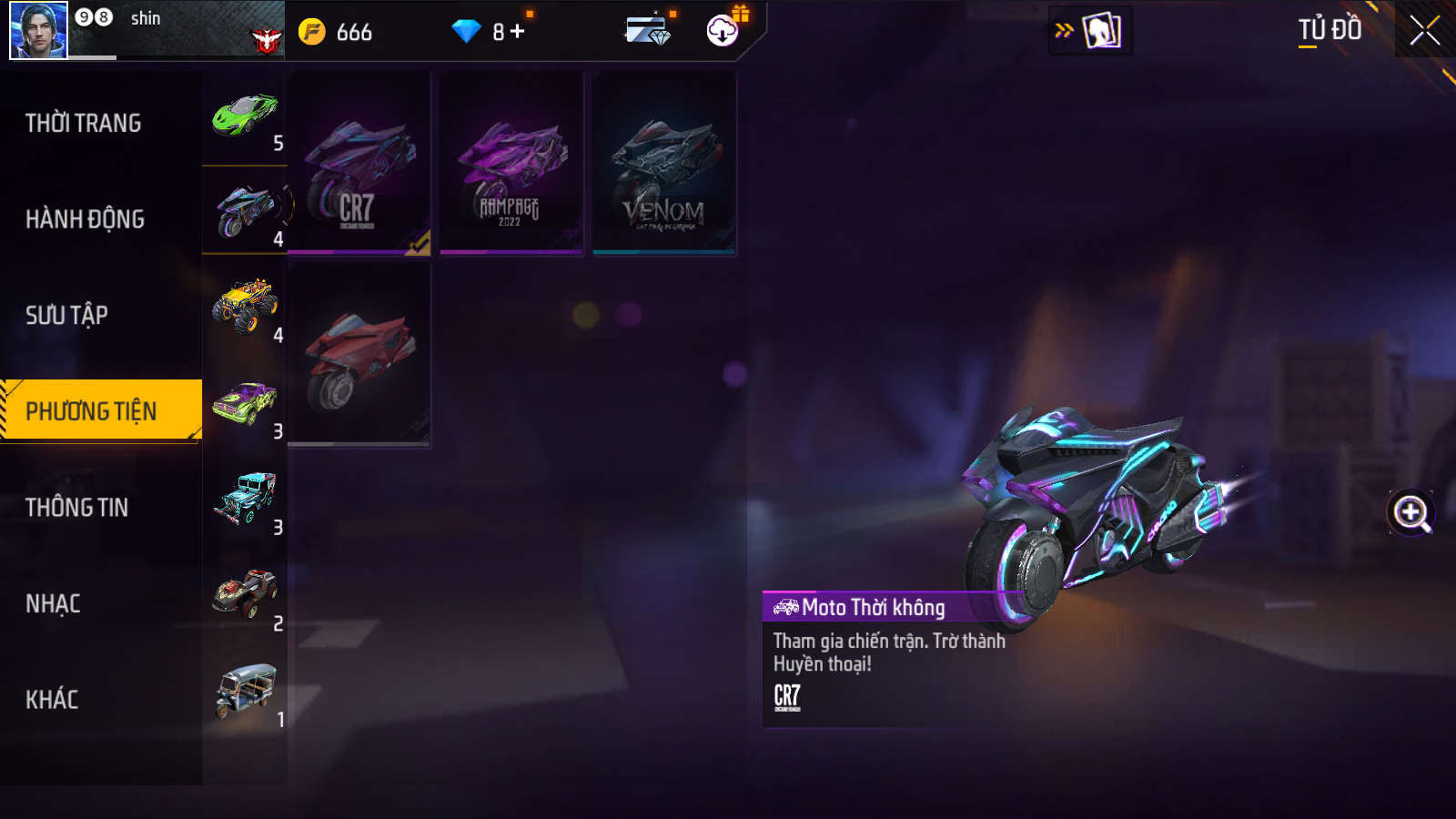Open the Thời Trang category
This screenshot has height=819, width=1456.
84,123
